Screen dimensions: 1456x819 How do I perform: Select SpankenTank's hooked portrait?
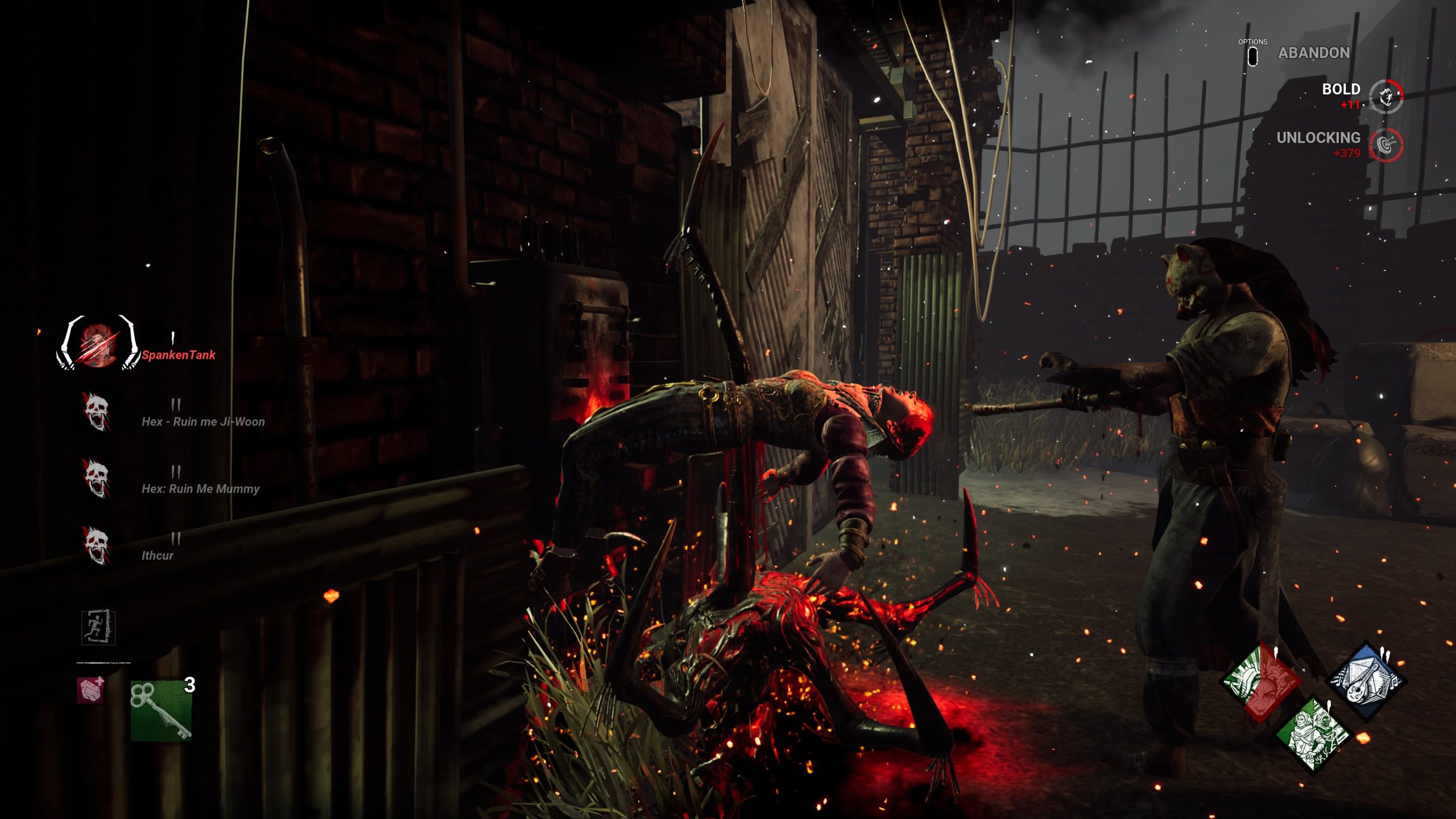[97, 343]
